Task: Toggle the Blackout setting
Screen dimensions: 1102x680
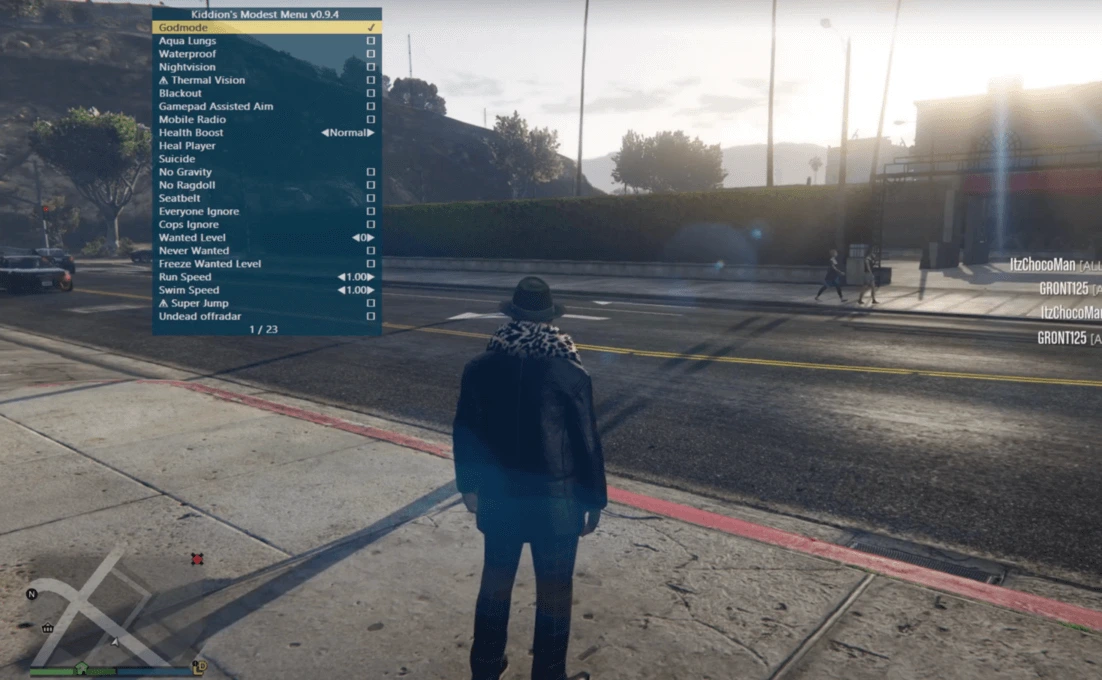Action: pyautogui.click(x=370, y=93)
